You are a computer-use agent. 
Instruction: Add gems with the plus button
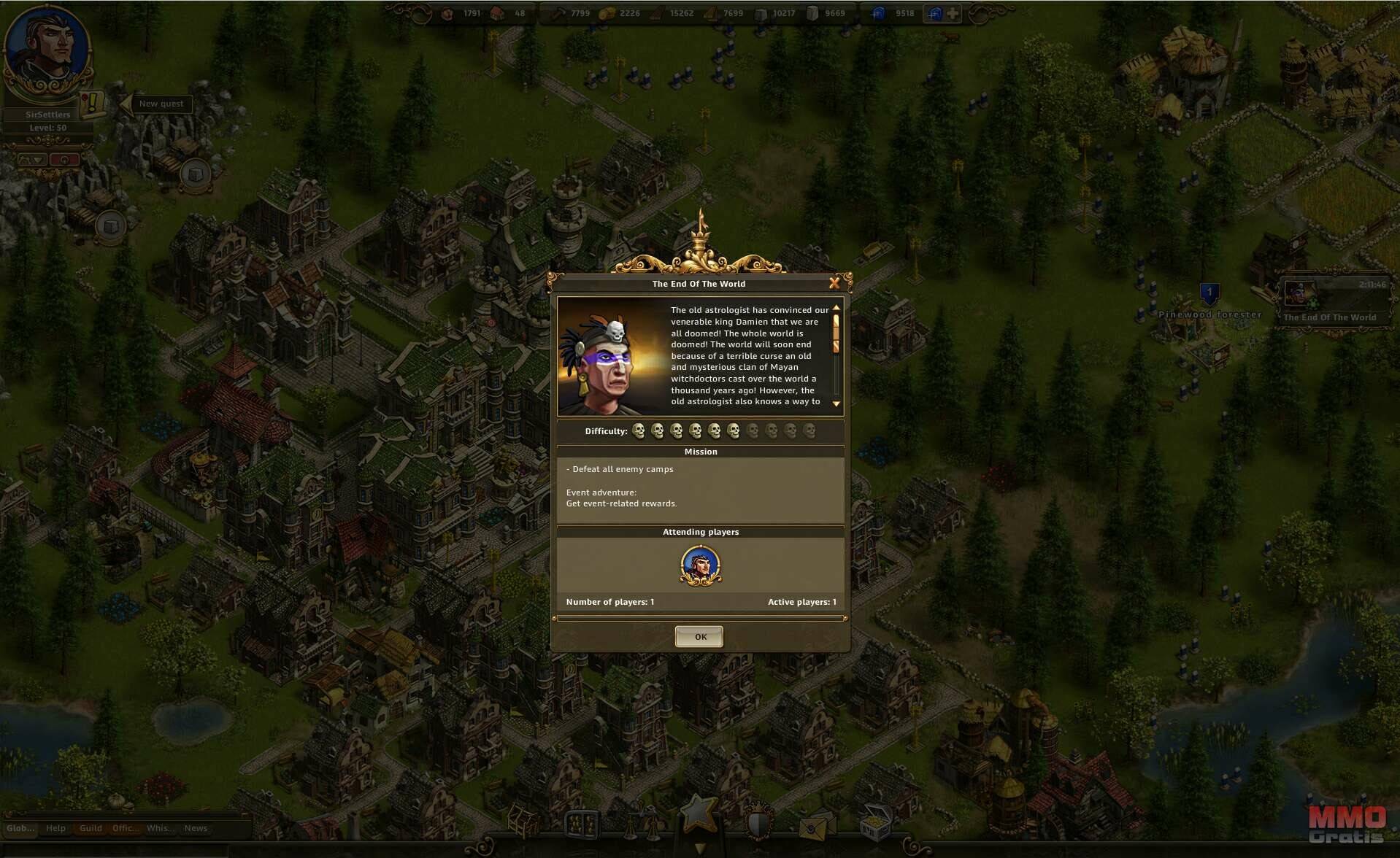click(953, 13)
